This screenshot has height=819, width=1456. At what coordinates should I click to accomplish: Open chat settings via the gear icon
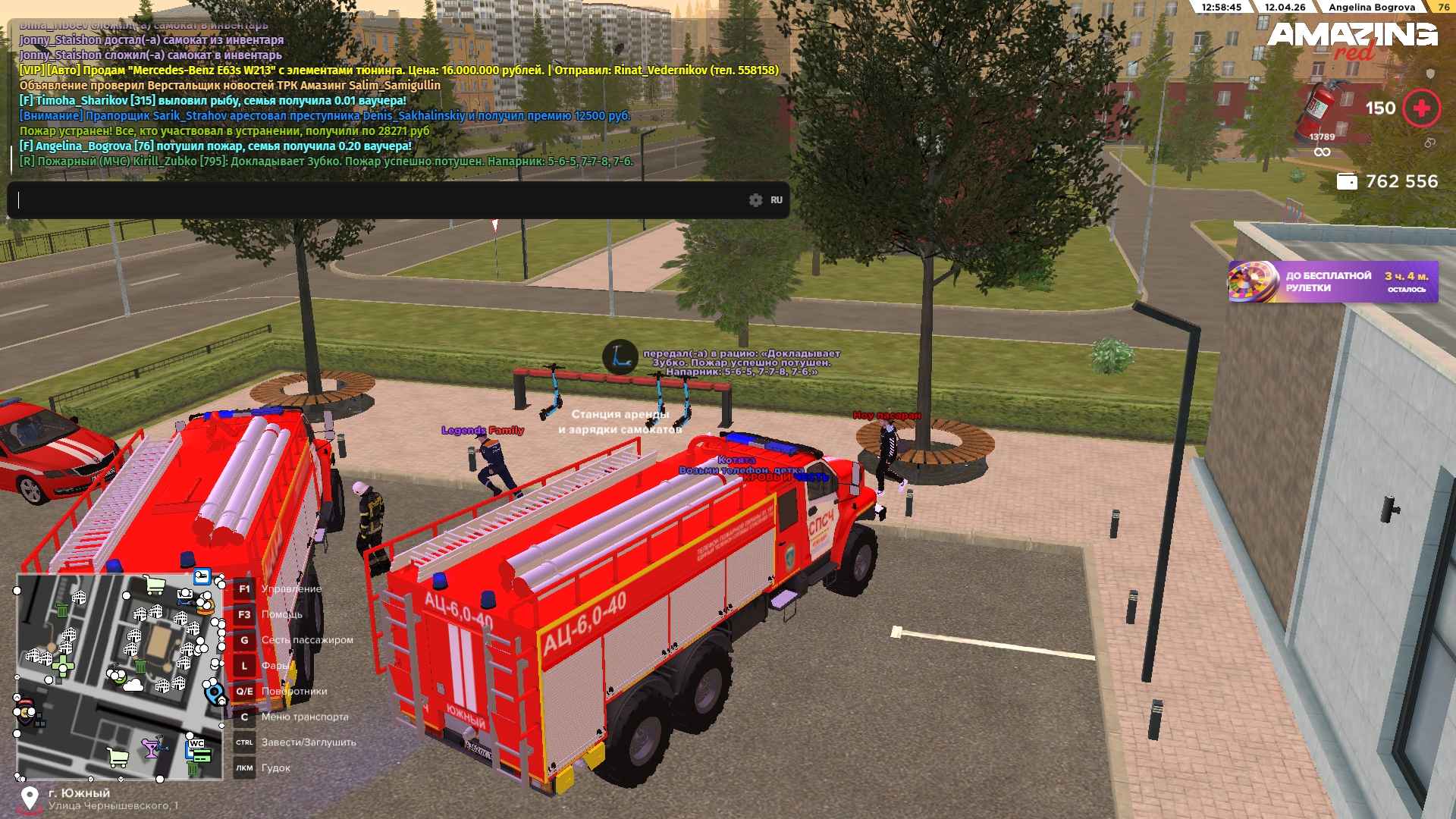755,200
